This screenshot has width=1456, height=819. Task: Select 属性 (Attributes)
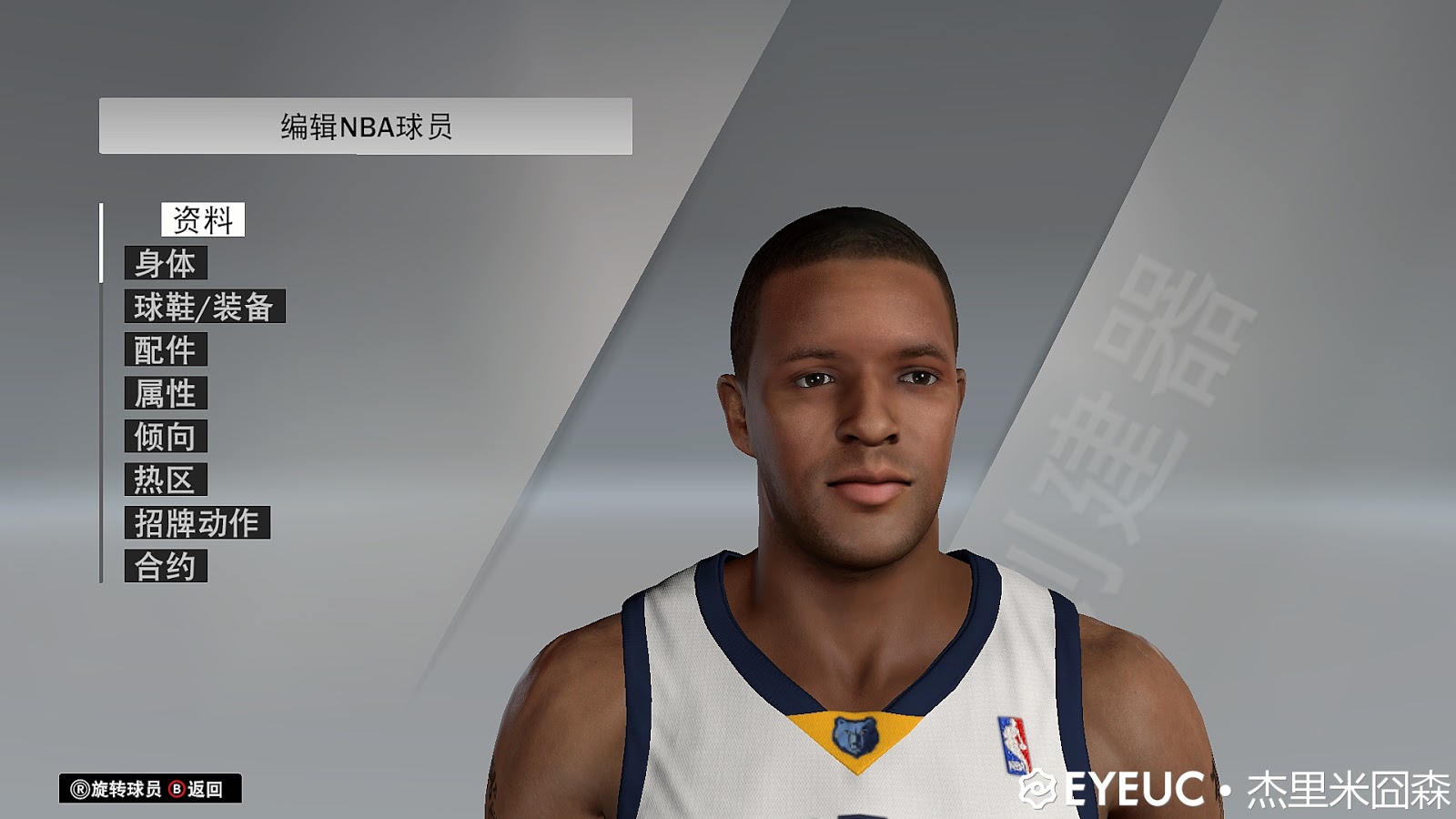166,393
